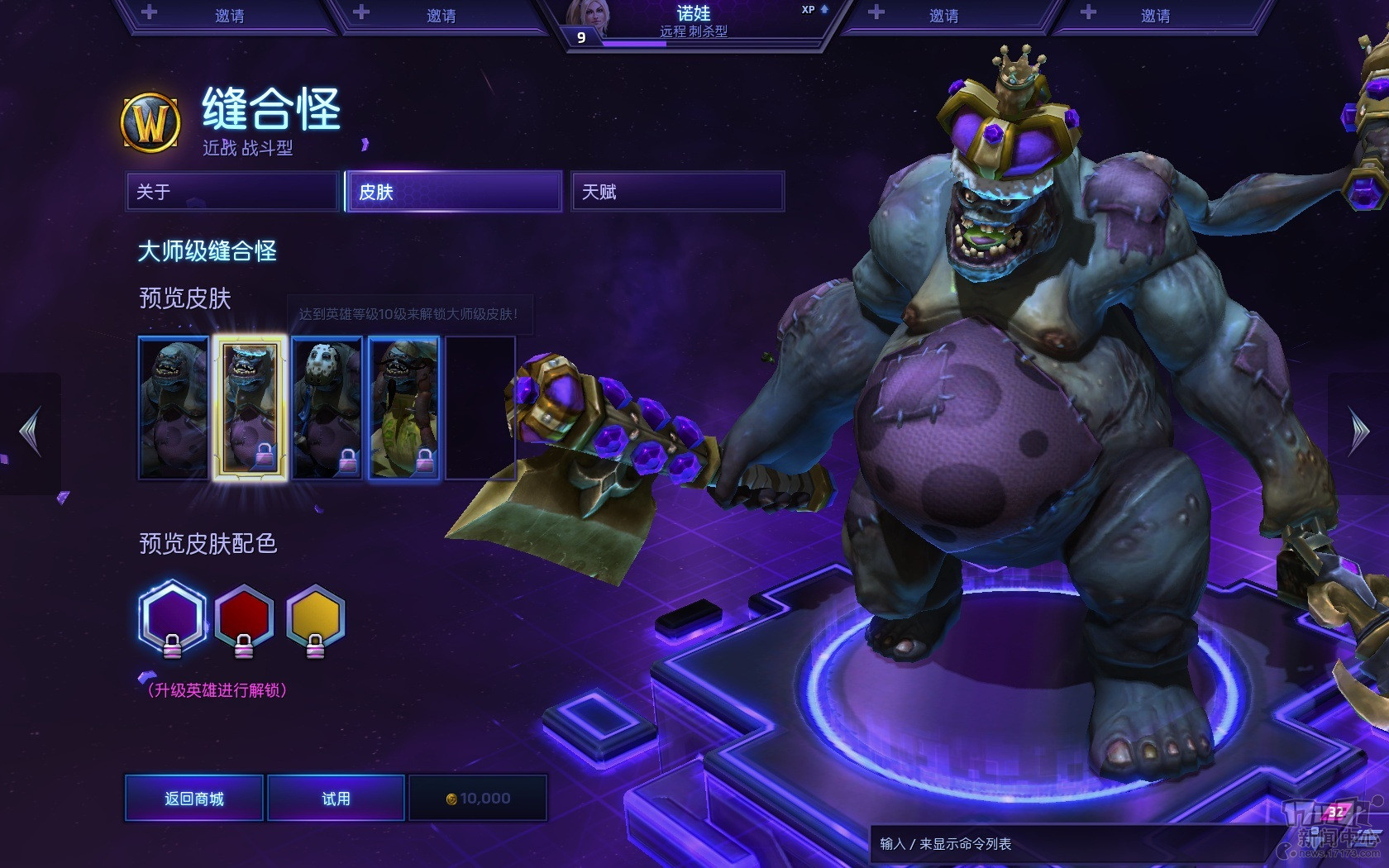Click the chat command input box
The height and width of the screenshot is (868, 1389).
click(1067, 844)
